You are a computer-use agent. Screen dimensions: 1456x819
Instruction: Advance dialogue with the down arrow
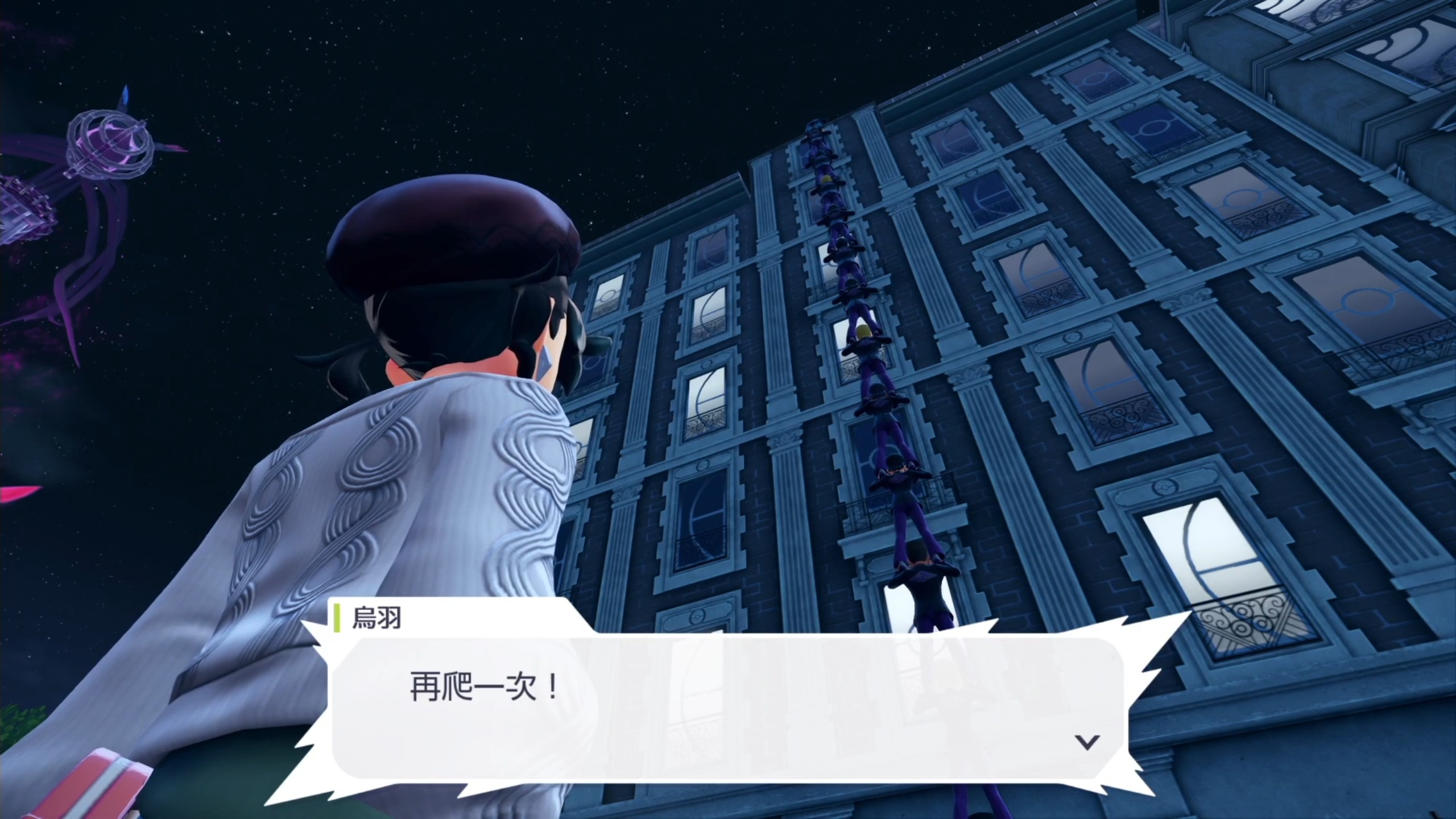click(x=1087, y=742)
